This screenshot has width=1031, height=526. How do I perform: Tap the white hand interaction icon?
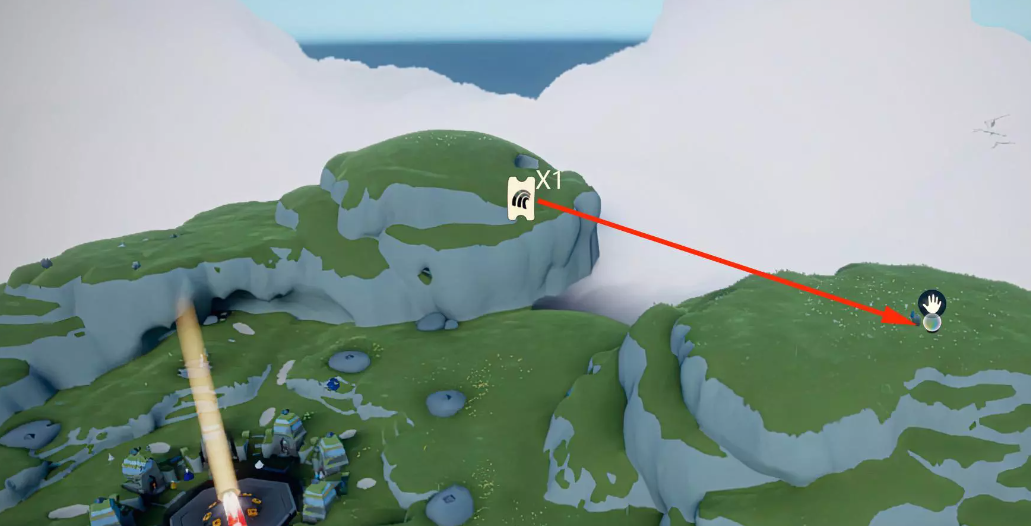pos(932,302)
